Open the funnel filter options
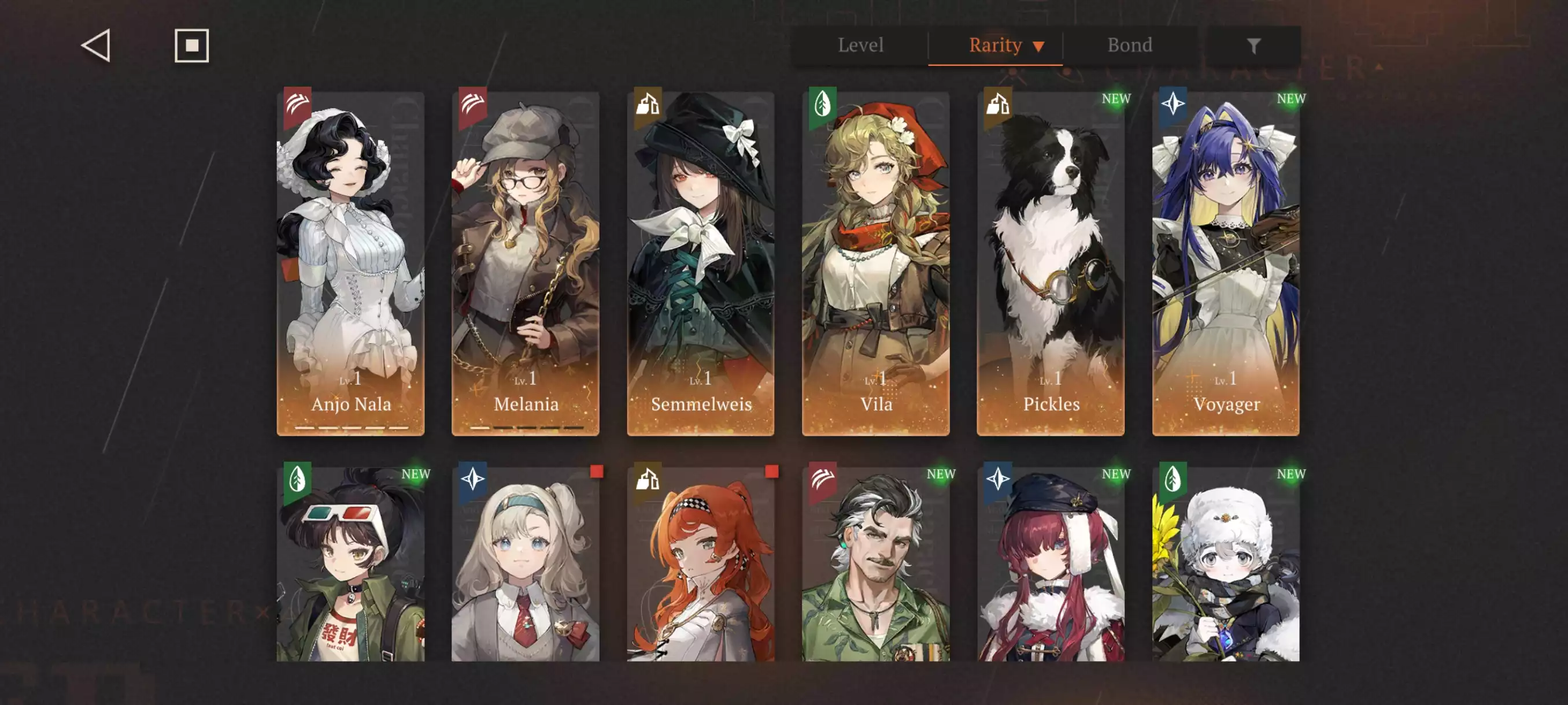 [1253, 46]
